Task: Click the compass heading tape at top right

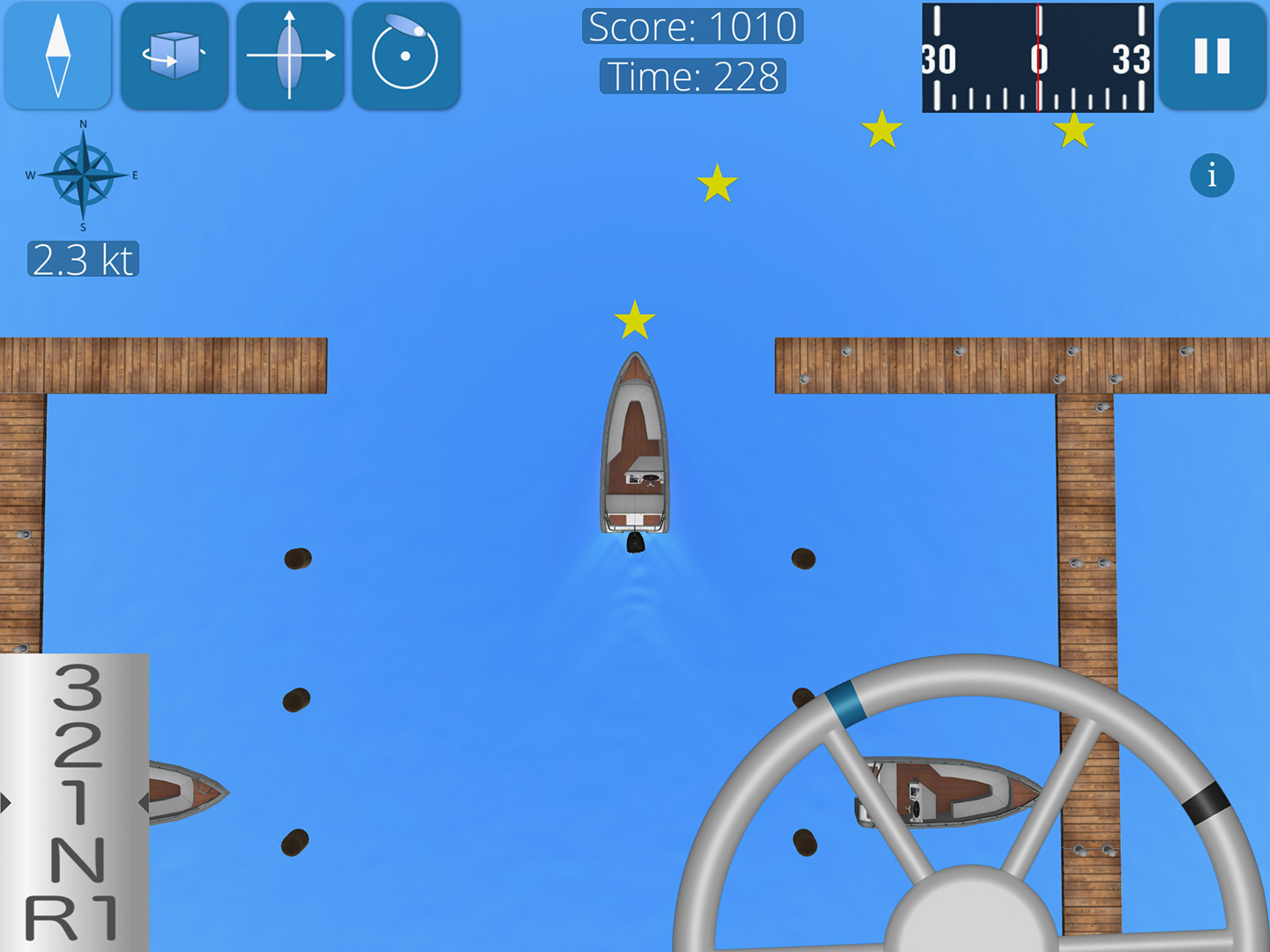Action: [1036, 58]
